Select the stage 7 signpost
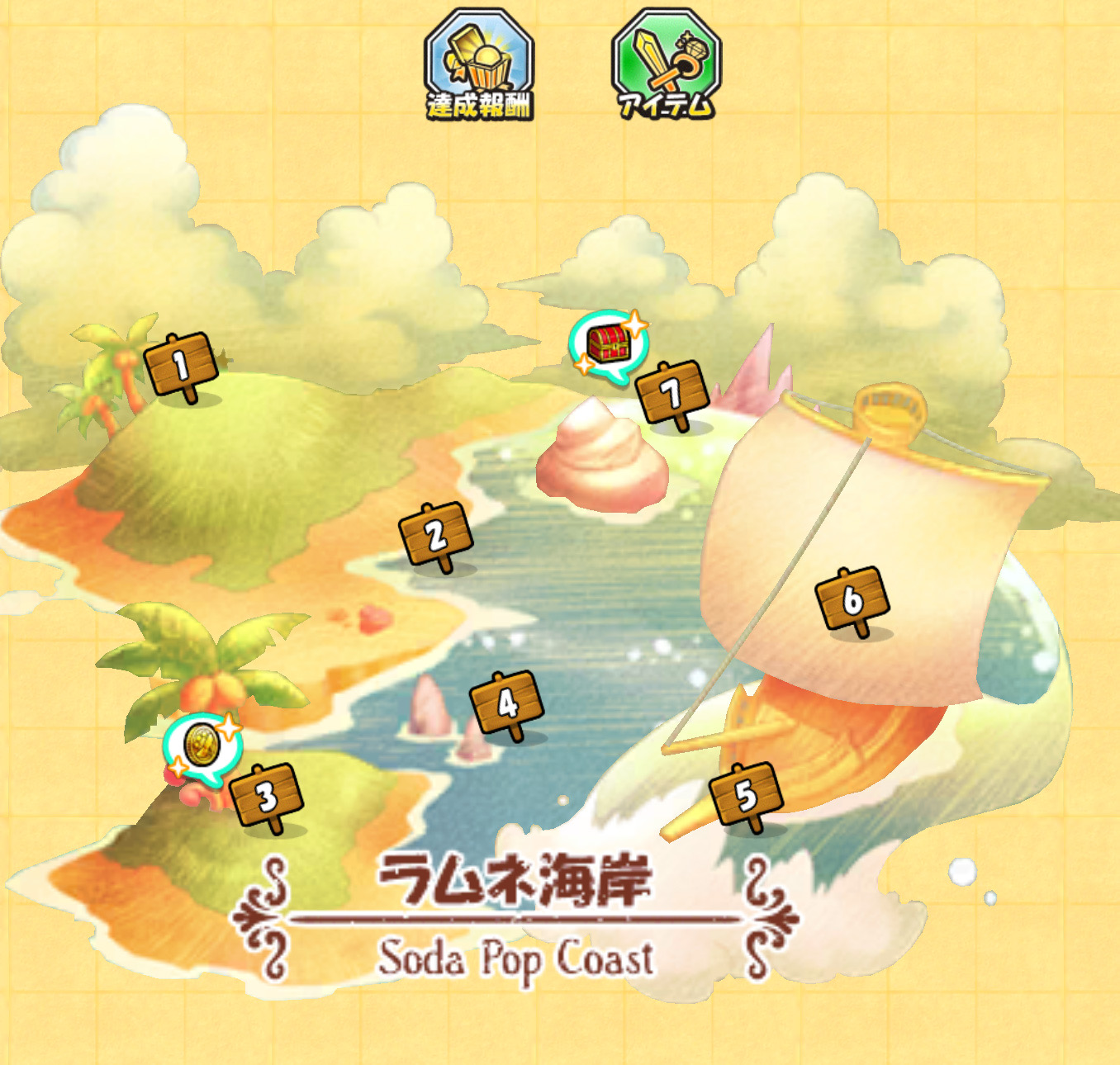1120x1065 pixels. 673,394
